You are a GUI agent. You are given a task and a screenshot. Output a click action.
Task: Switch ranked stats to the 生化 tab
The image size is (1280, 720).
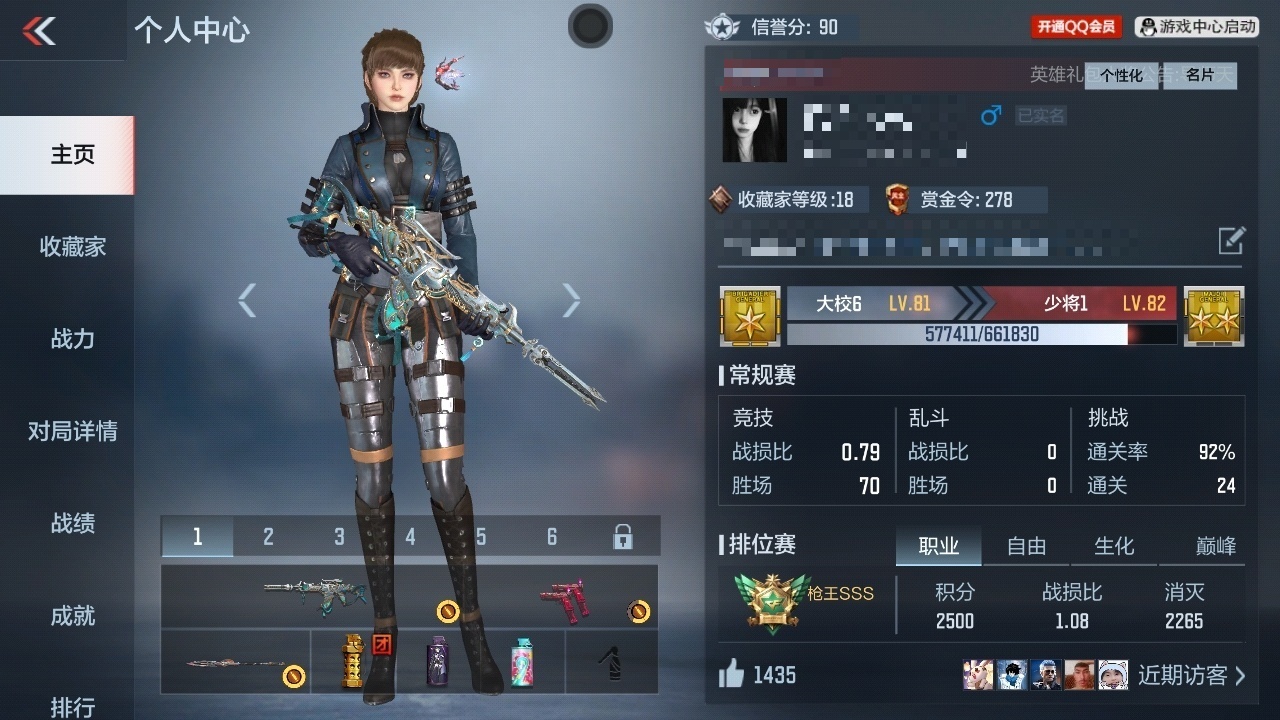pos(1114,546)
